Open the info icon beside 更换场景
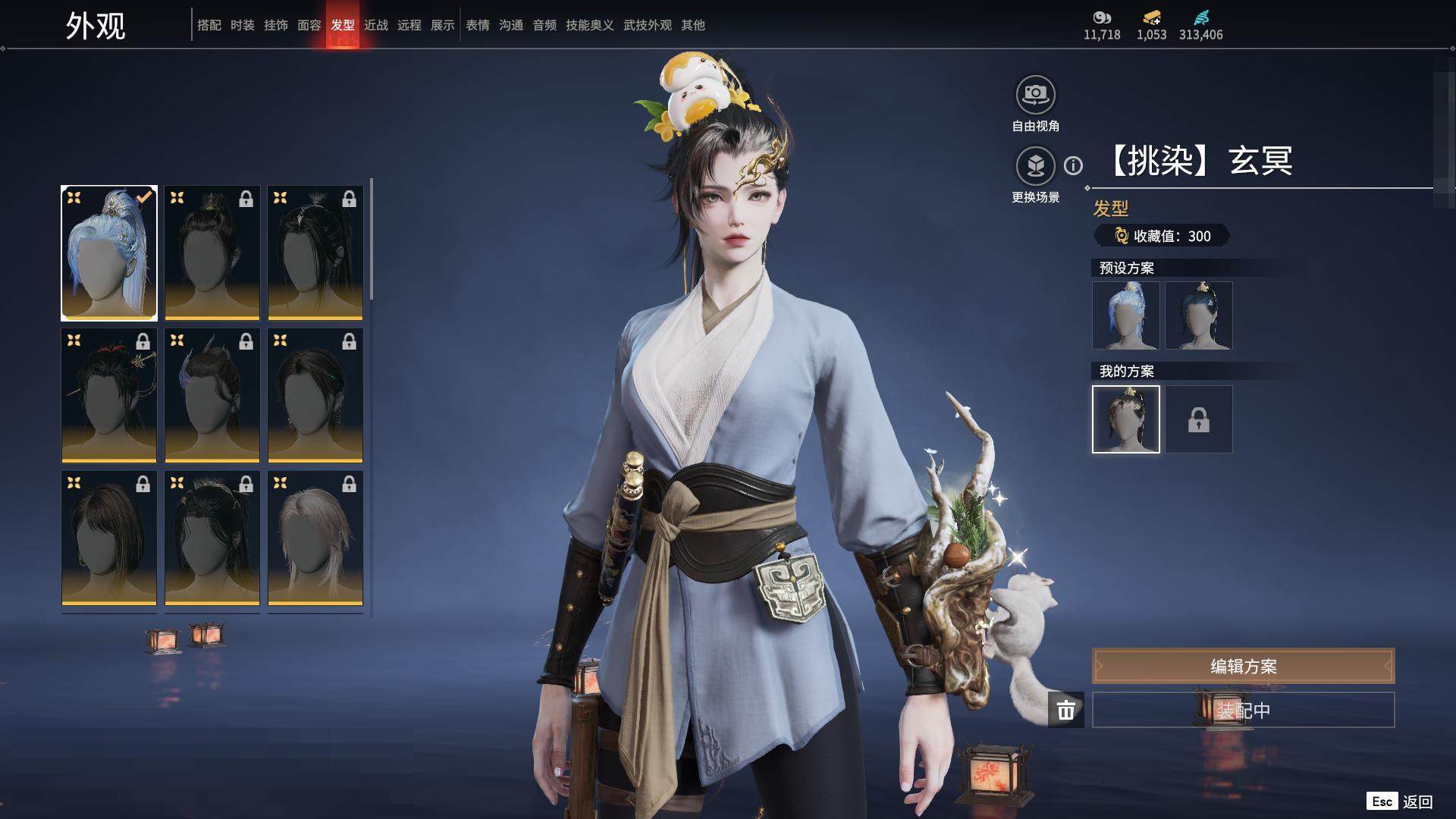Screen dimensions: 1456x819 (x=1073, y=165)
